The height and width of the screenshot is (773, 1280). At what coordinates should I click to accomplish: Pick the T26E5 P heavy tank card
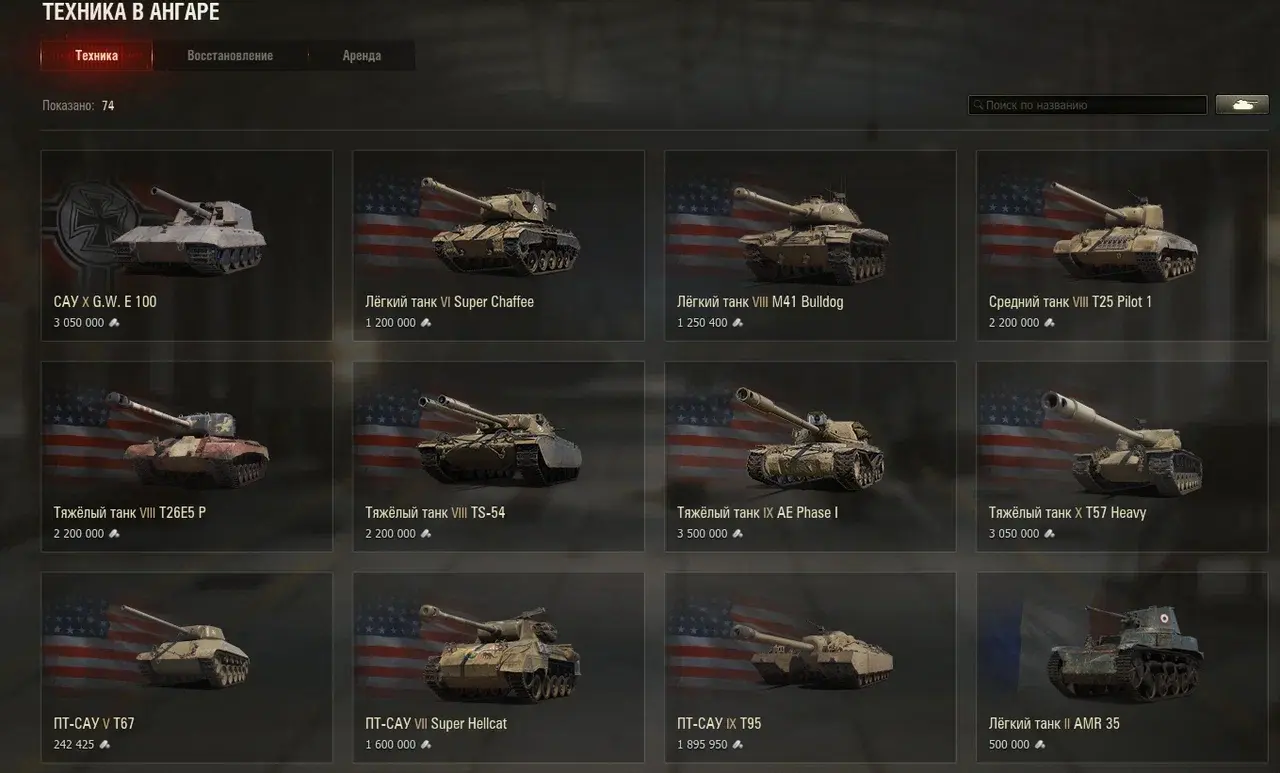click(x=187, y=456)
